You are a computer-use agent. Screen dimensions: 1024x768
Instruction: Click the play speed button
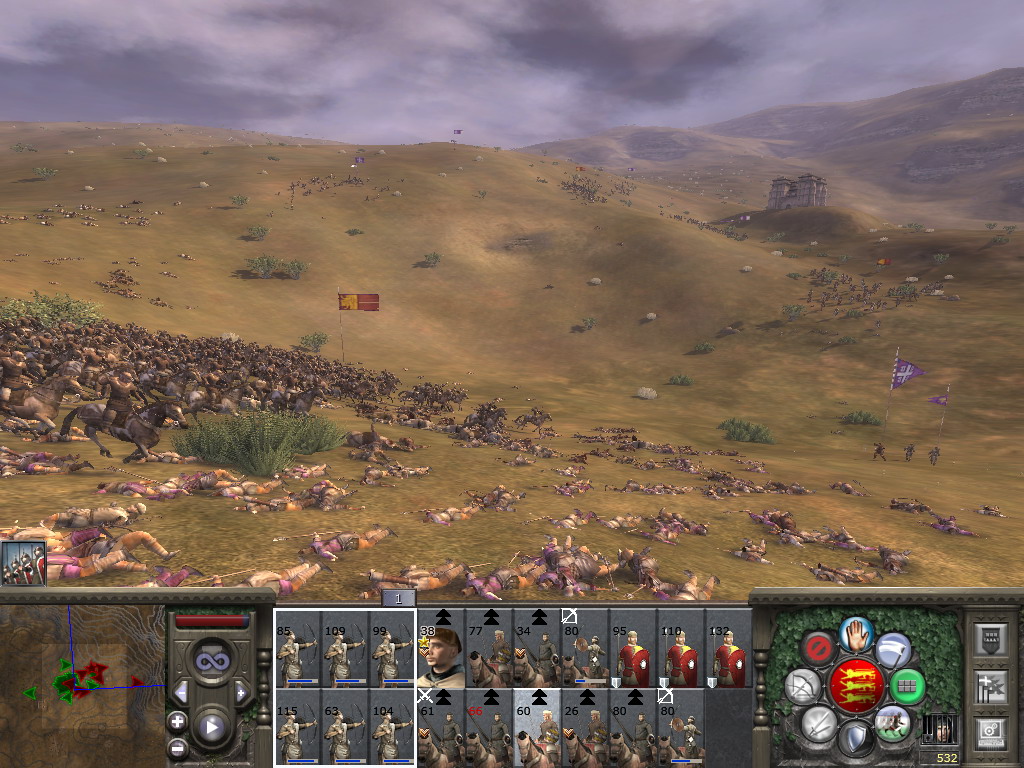(x=211, y=728)
